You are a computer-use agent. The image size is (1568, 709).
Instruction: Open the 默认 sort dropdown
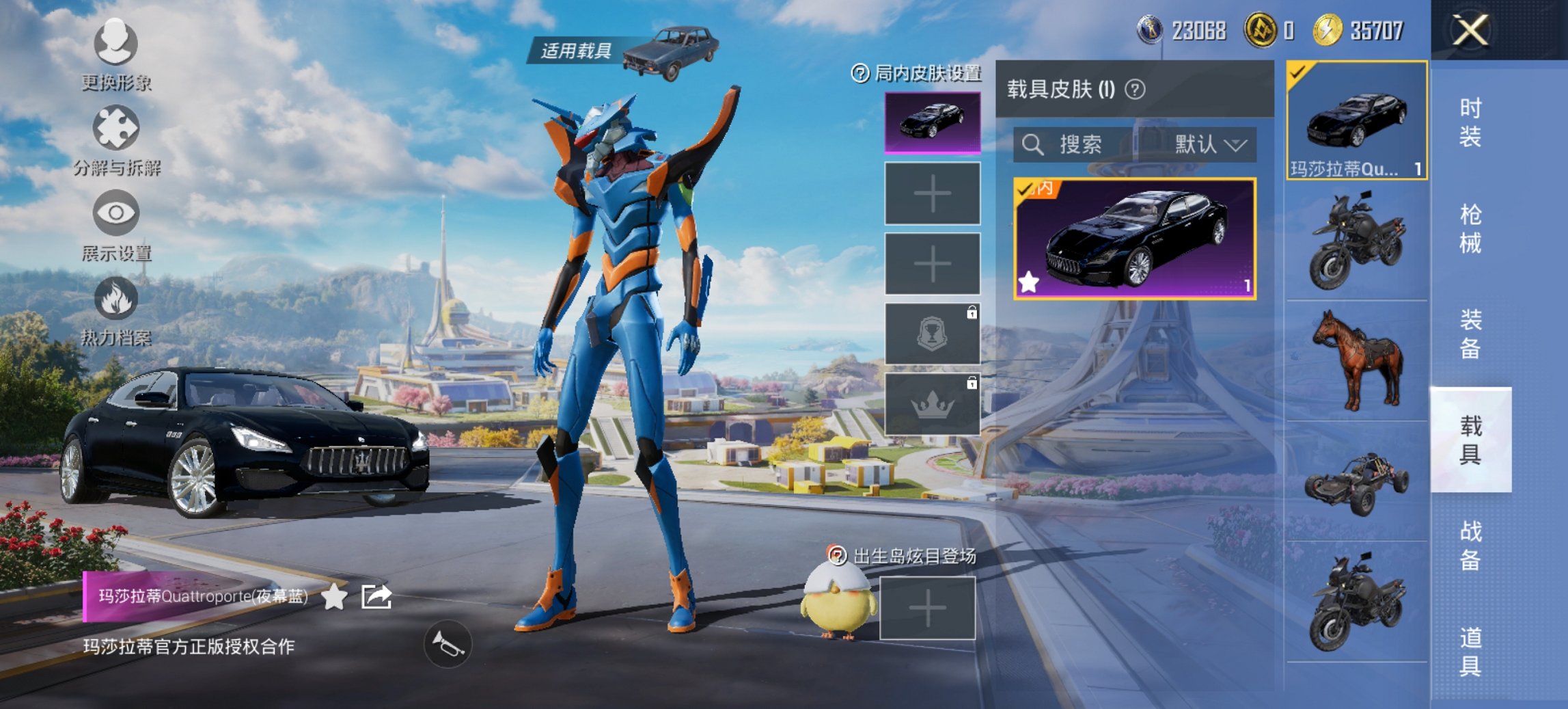coord(1209,144)
